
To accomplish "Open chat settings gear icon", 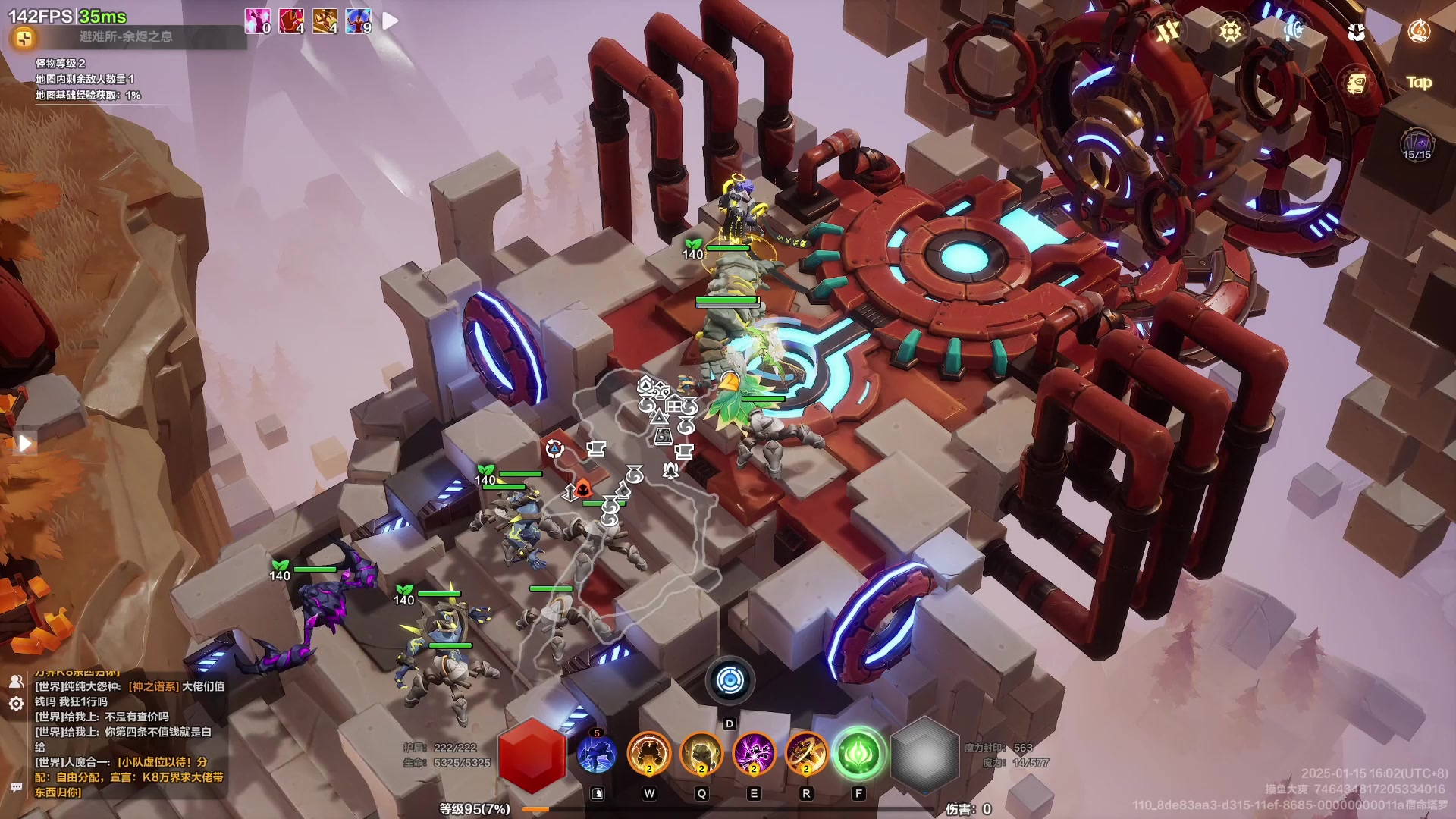I will coord(16,704).
